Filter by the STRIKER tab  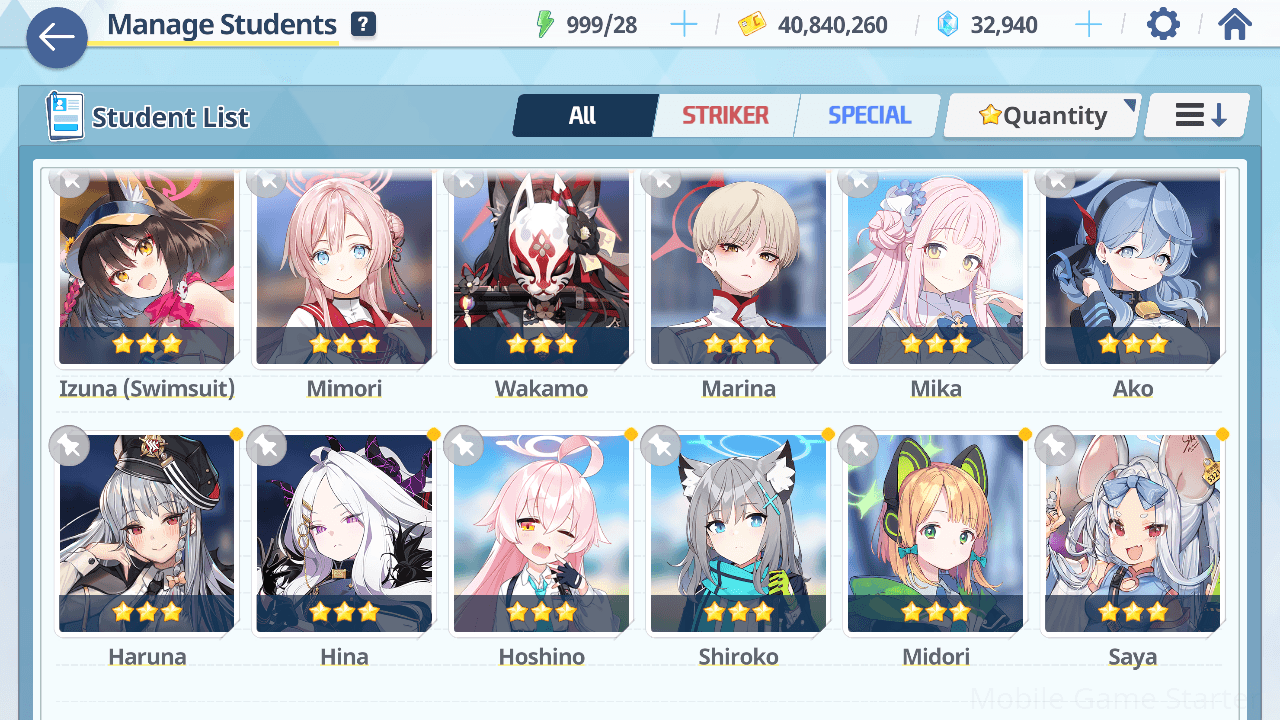click(x=725, y=116)
